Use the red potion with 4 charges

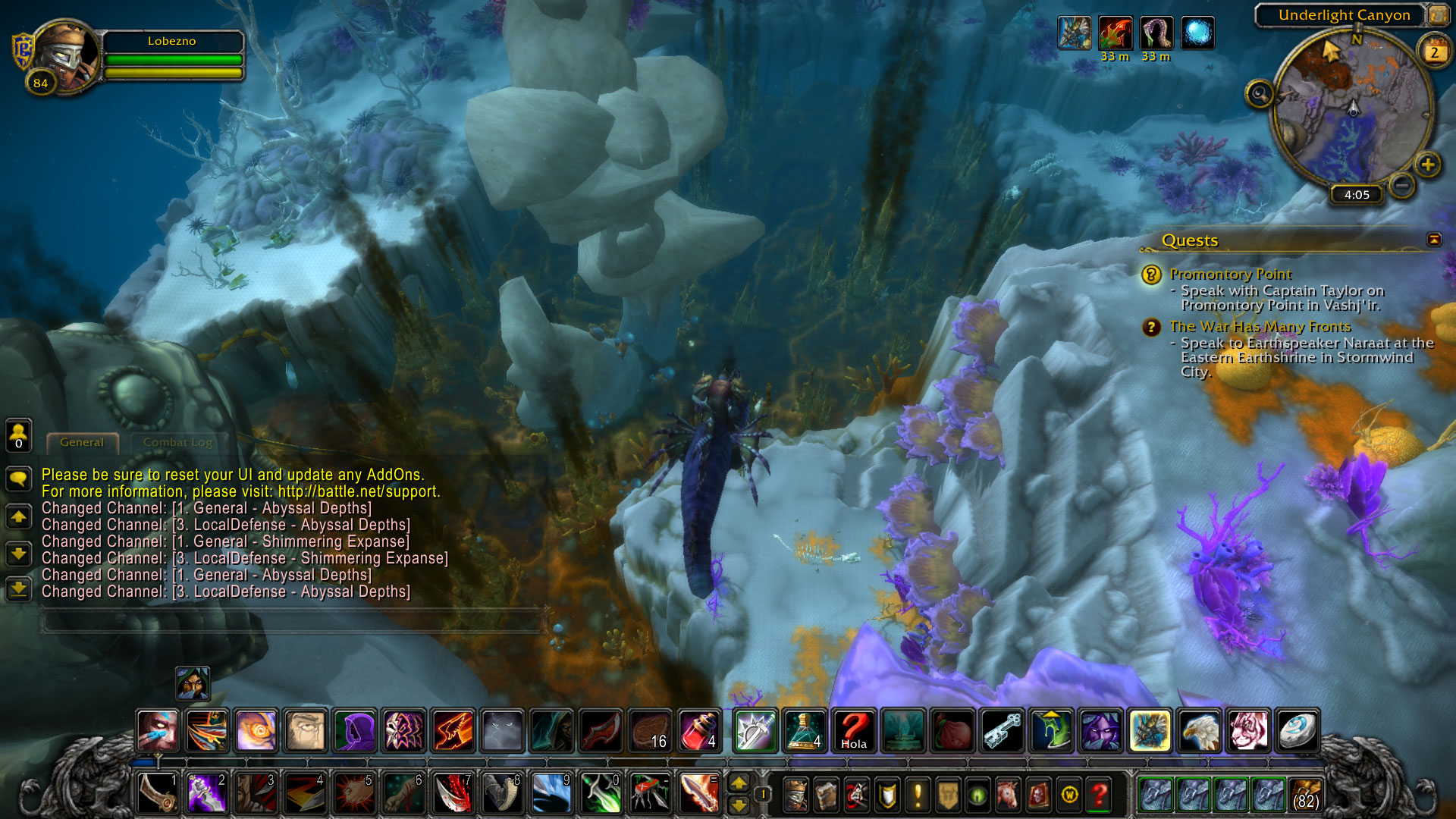pos(699,731)
